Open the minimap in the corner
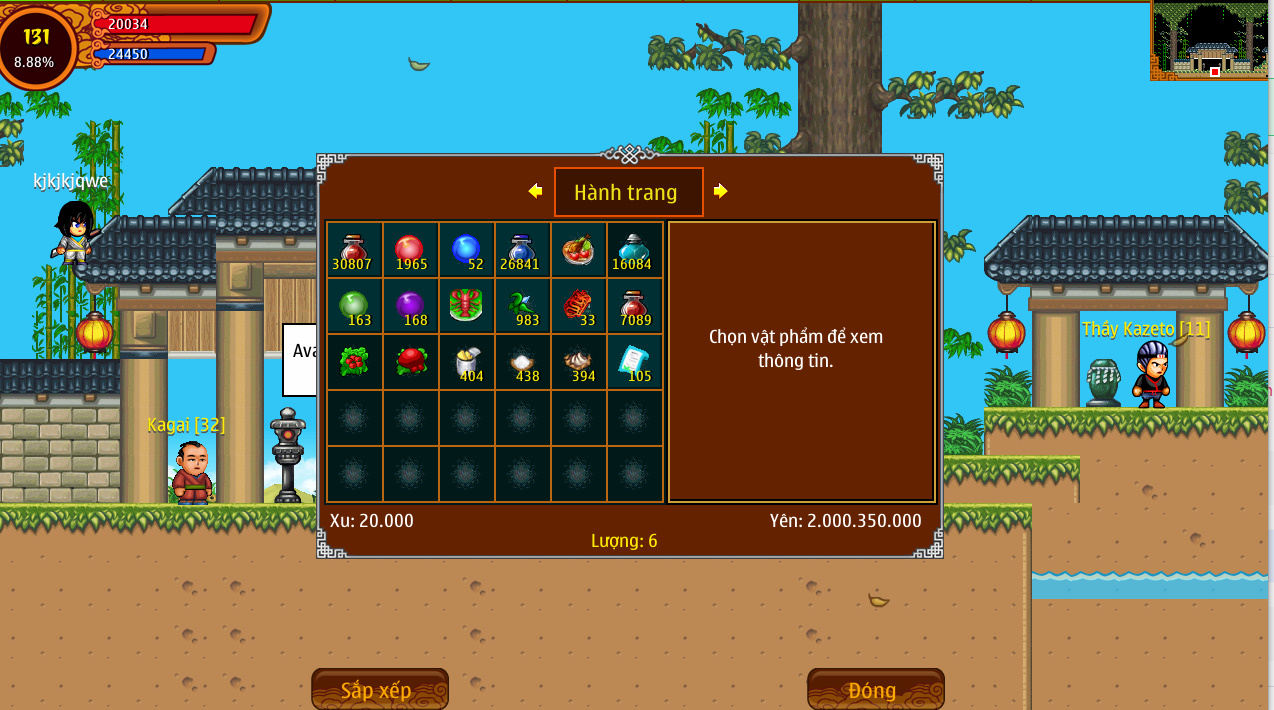The height and width of the screenshot is (710, 1274). tap(1212, 42)
